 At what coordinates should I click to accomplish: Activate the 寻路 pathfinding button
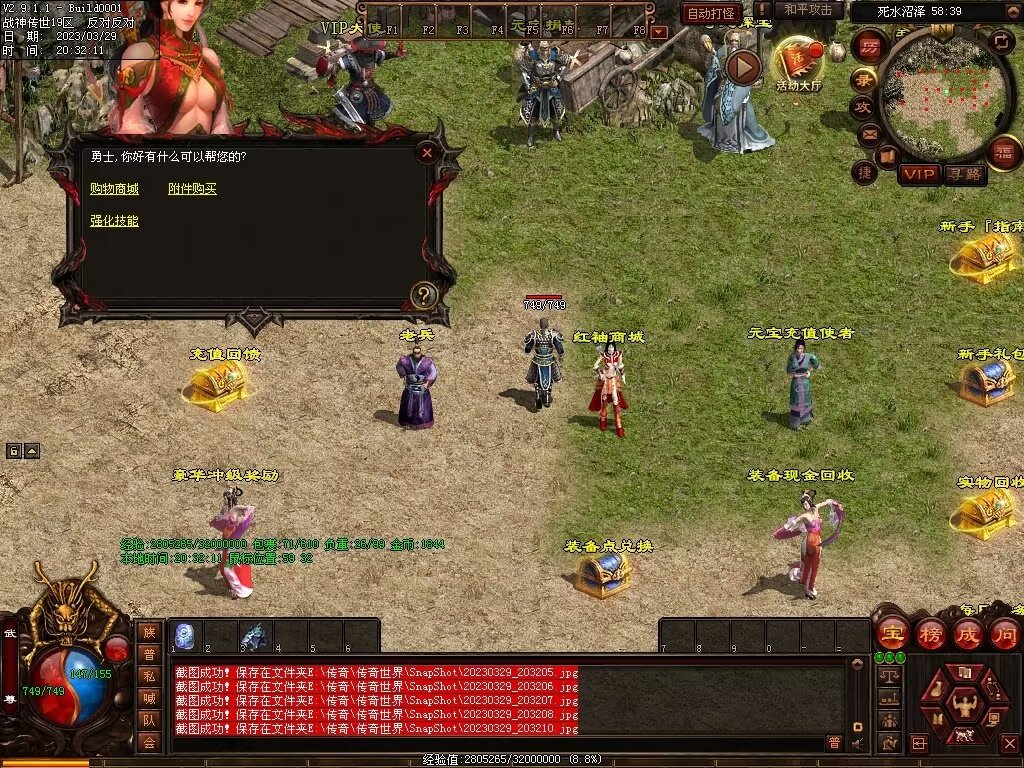point(964,174)
